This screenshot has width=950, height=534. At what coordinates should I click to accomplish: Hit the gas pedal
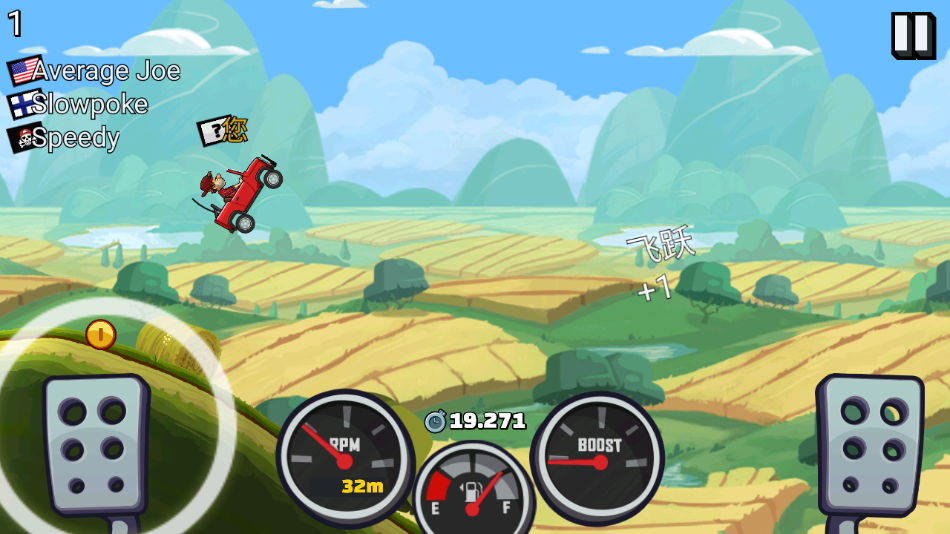coord(868,443)
